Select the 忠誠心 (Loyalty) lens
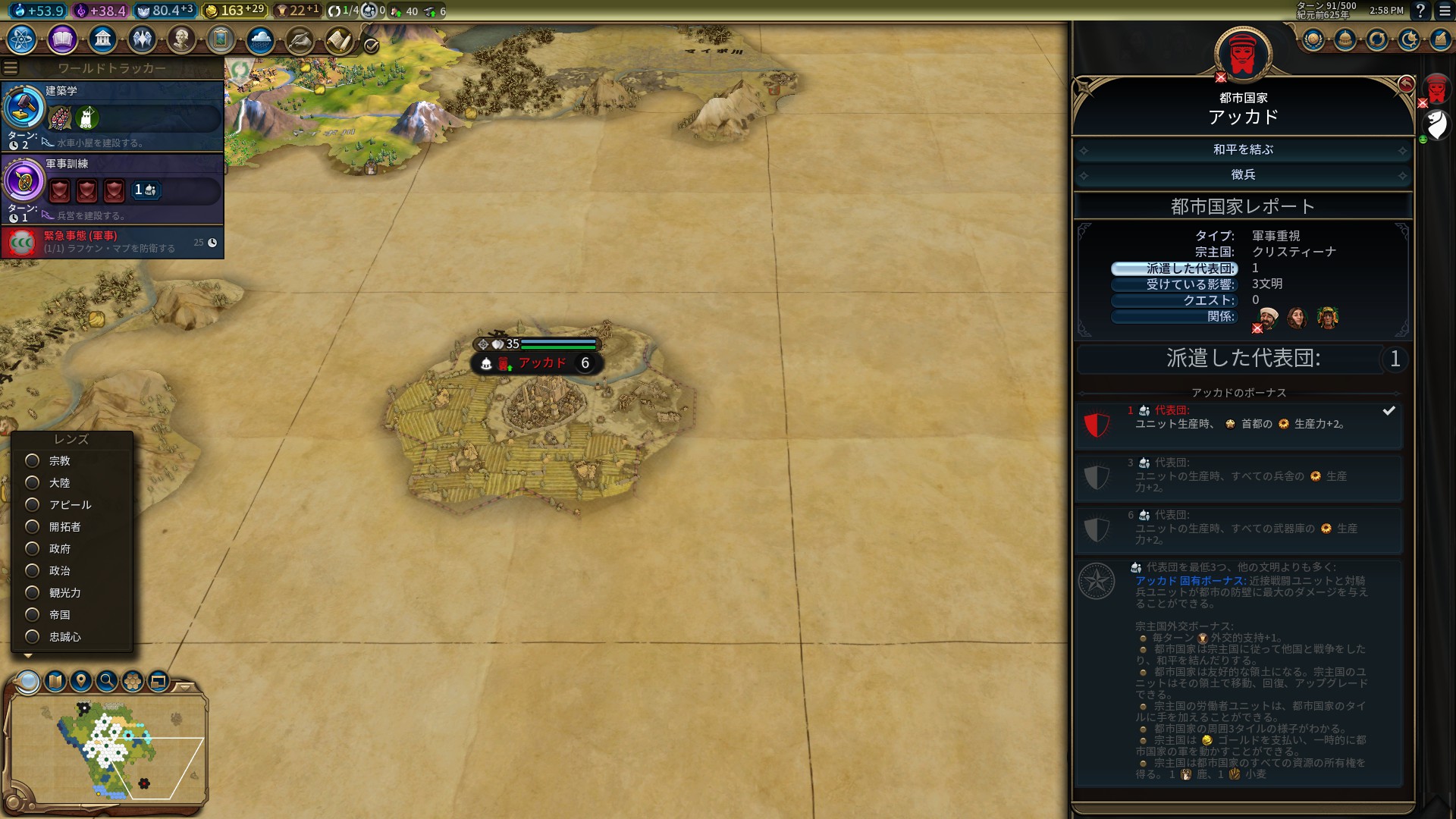1456x819 pixels. coord(33,637)
